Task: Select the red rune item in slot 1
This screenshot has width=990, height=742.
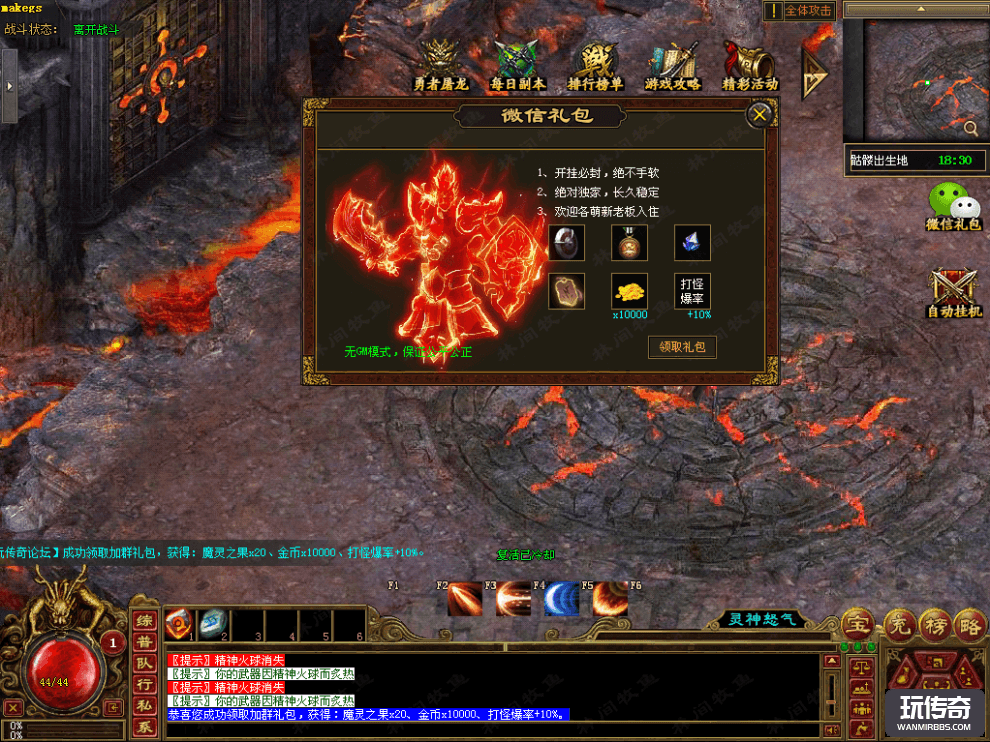Action: [x=180, y=622]
